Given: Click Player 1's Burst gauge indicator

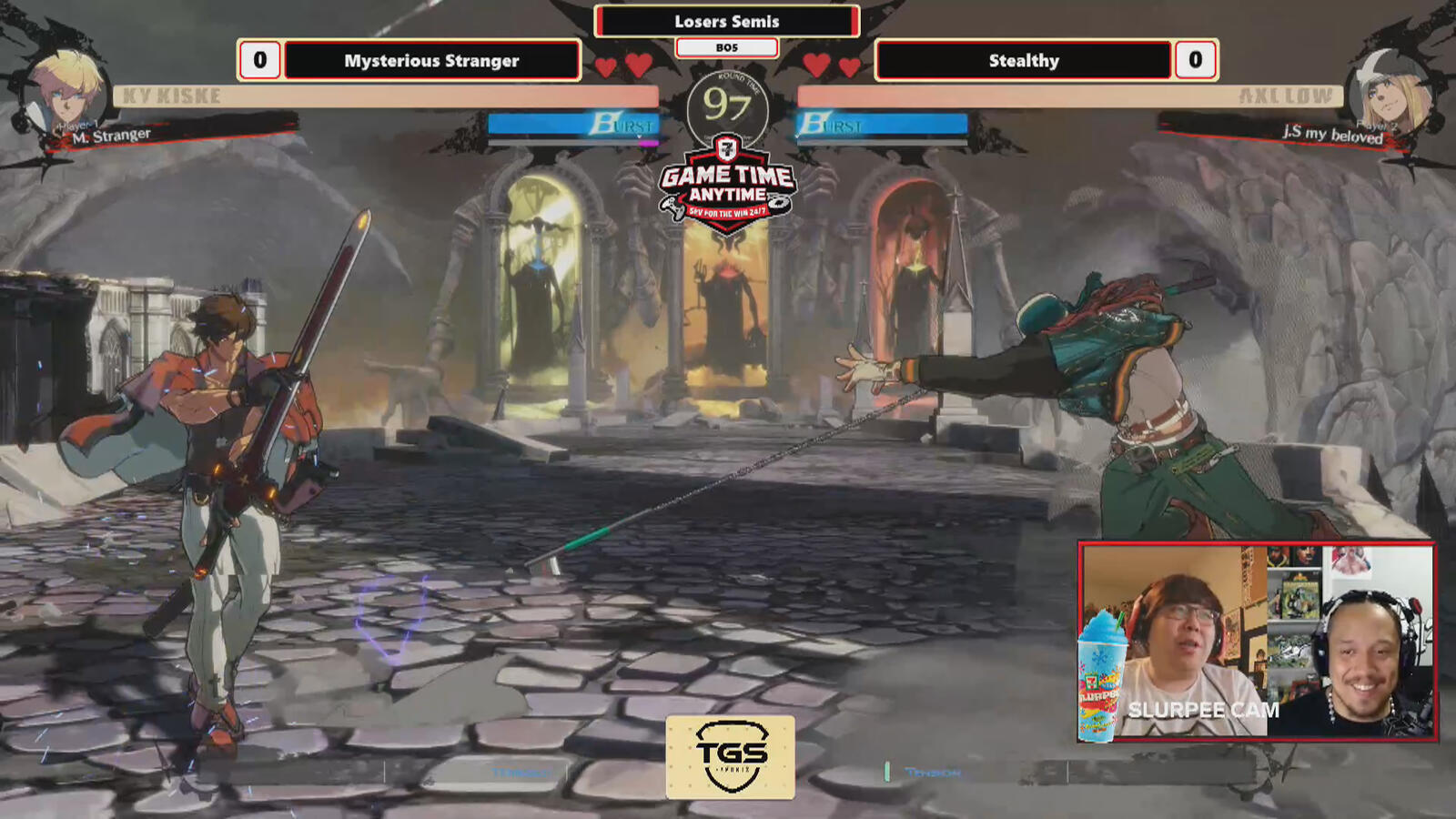Looking at the screenshot, I should click(571, 121).
